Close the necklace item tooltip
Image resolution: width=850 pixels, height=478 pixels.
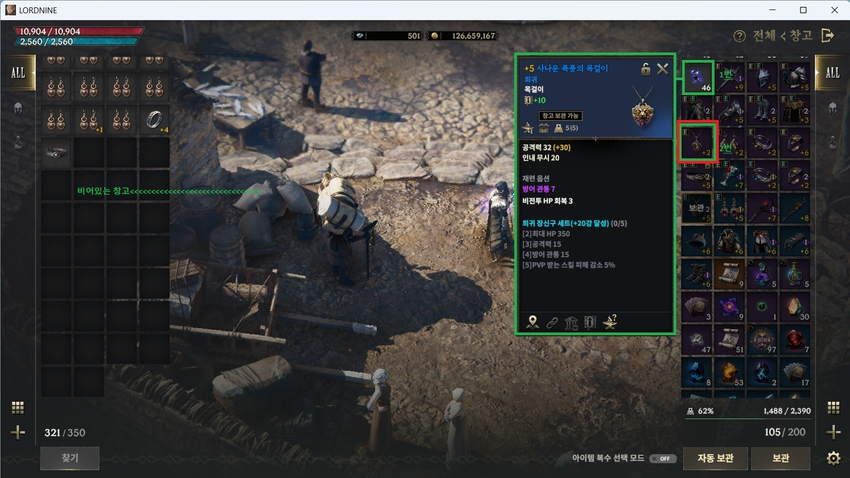click(x=662, y=68)
